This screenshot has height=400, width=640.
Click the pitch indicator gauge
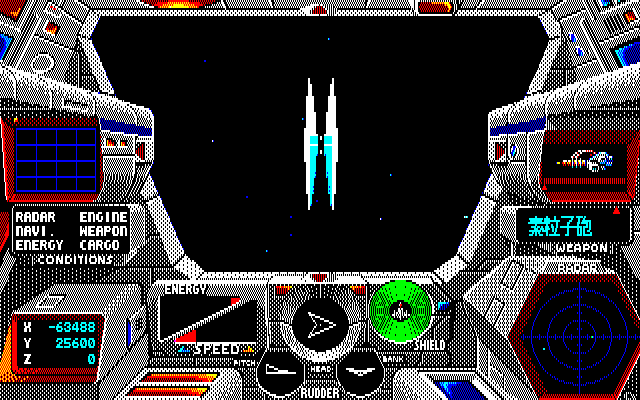tap(279, 374)
